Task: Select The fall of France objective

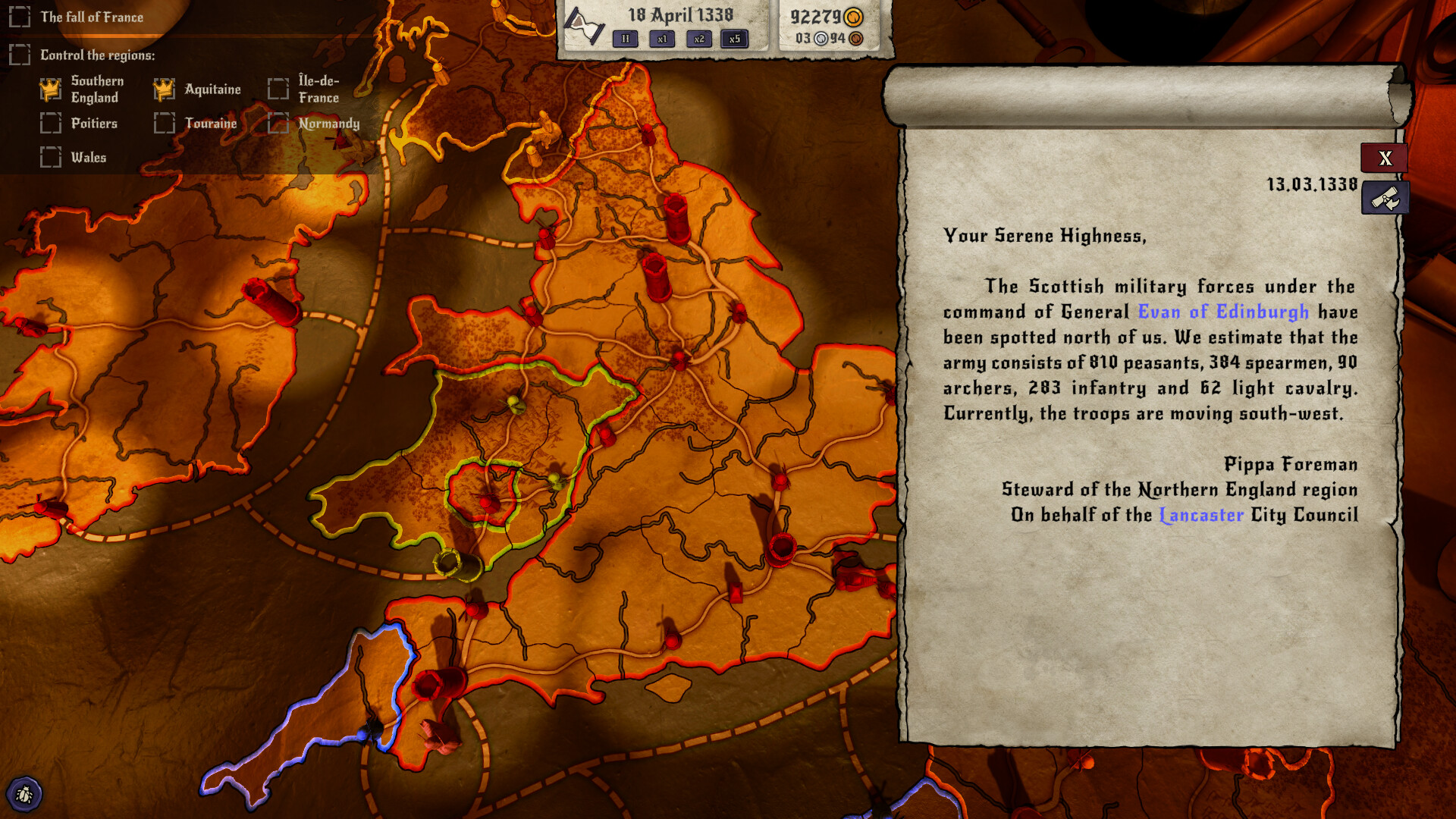Action: coord(91,17)
